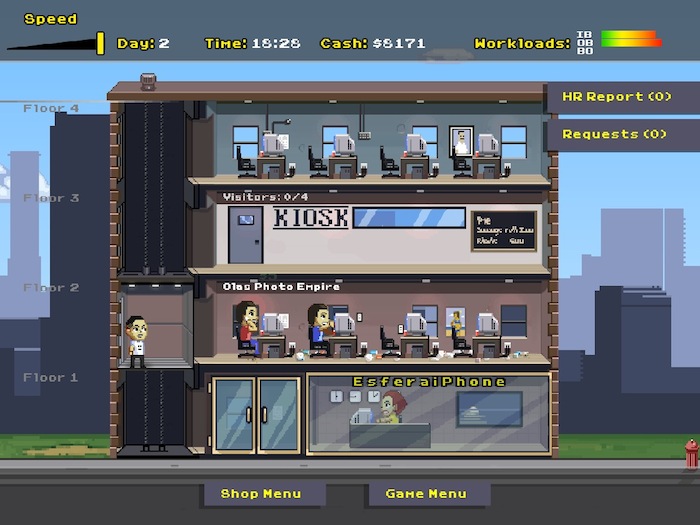Open the Game Menu
Image resolution: width=700 pixels, height=525 pixels.
coord(426,493)
